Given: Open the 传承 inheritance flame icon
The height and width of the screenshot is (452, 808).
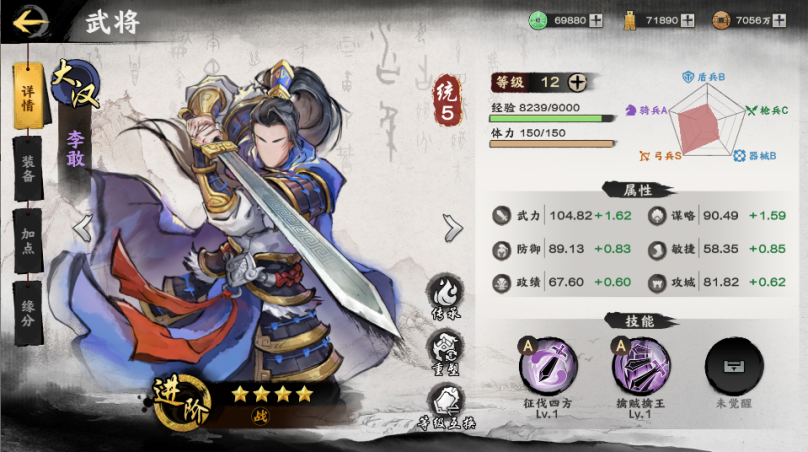Looking at the screenshot, I should click(445, 296).
